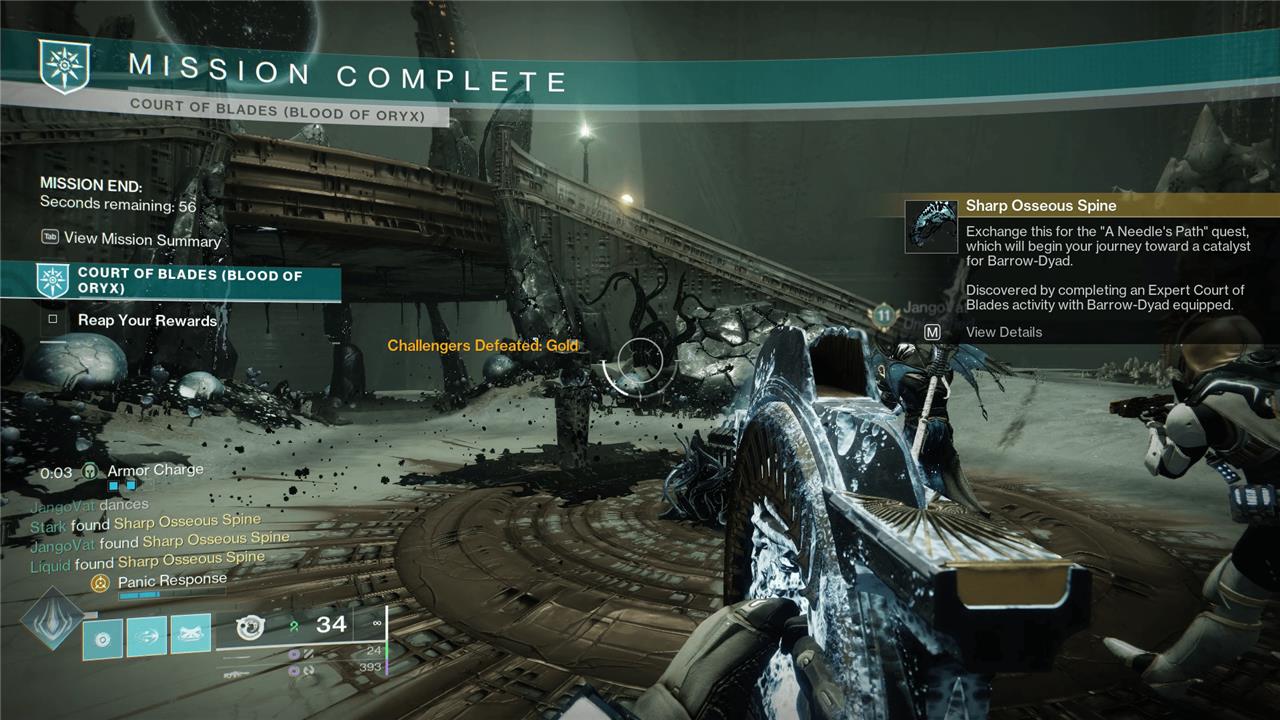Image resolution: width=1280 pixels, height=720 pixels.
Task: Trigger the class ability icon with the cat-like face
Action: pyautogui.click(x=191, y=635)
